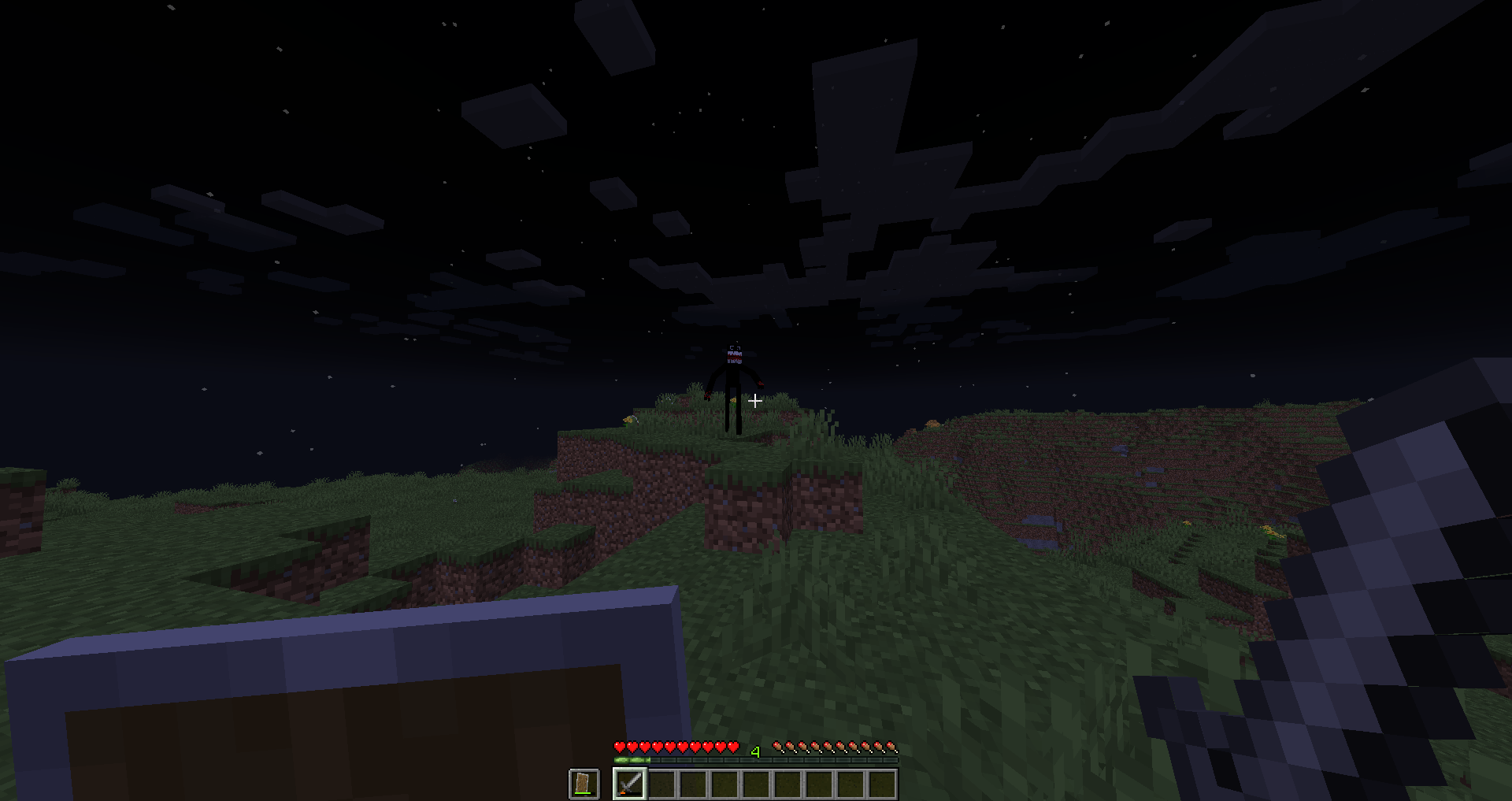1512x801 pixels.
Task: Click the crosshair at screen center
Action: click(x=754, y=401)
